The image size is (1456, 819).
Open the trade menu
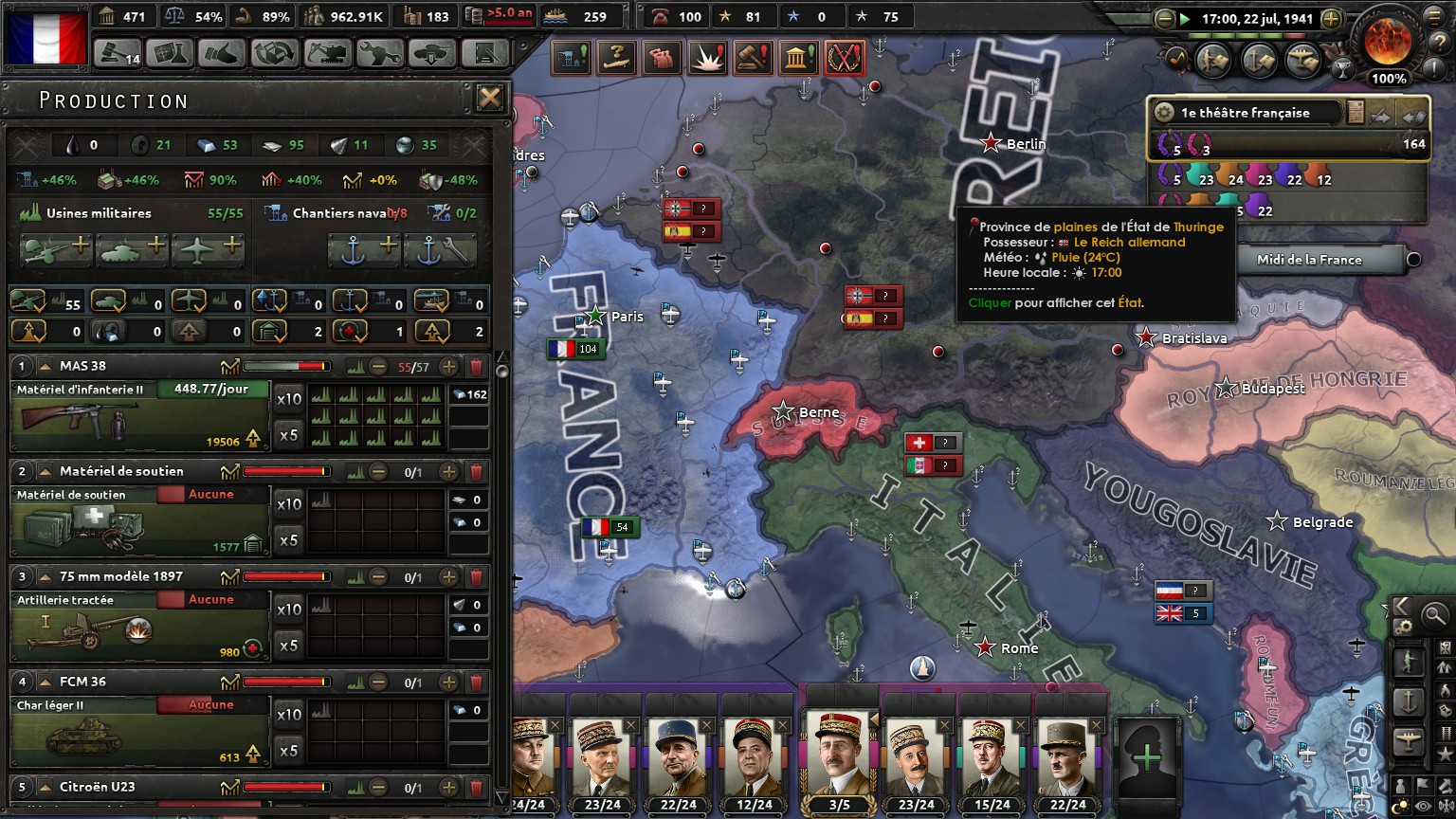275,53
